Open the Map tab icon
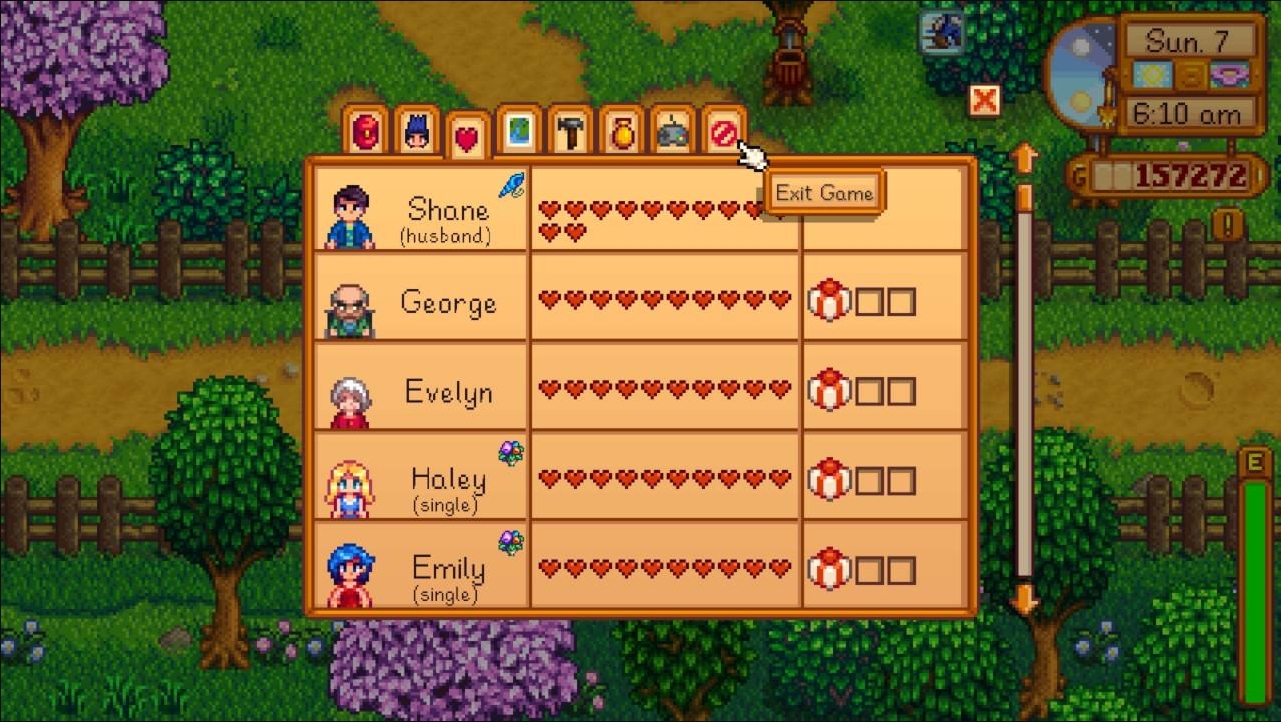This screenshot has width=1281, height=722. [x=520, y=130]
